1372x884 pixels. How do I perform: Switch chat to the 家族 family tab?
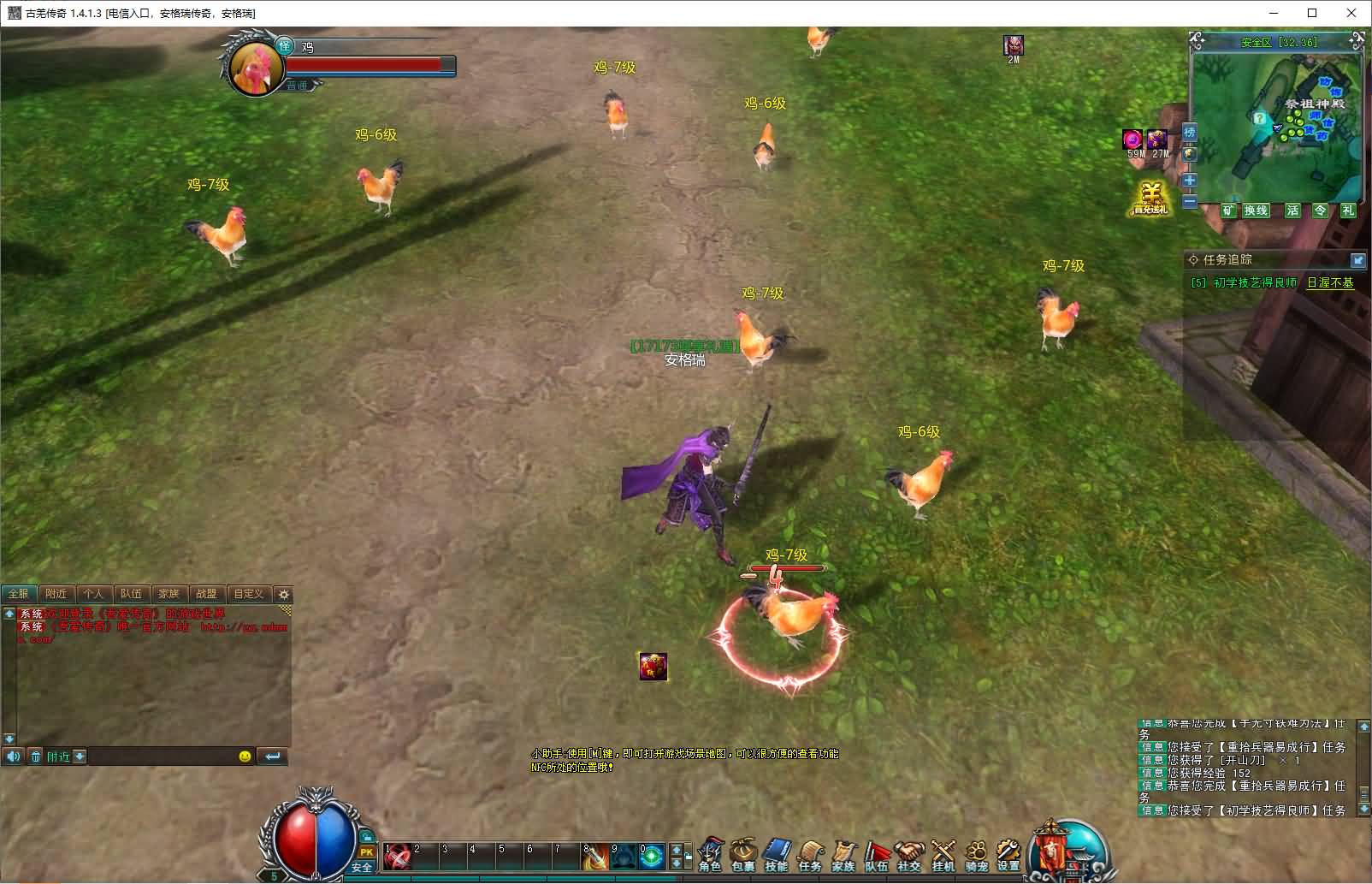(x=169, y=594)
